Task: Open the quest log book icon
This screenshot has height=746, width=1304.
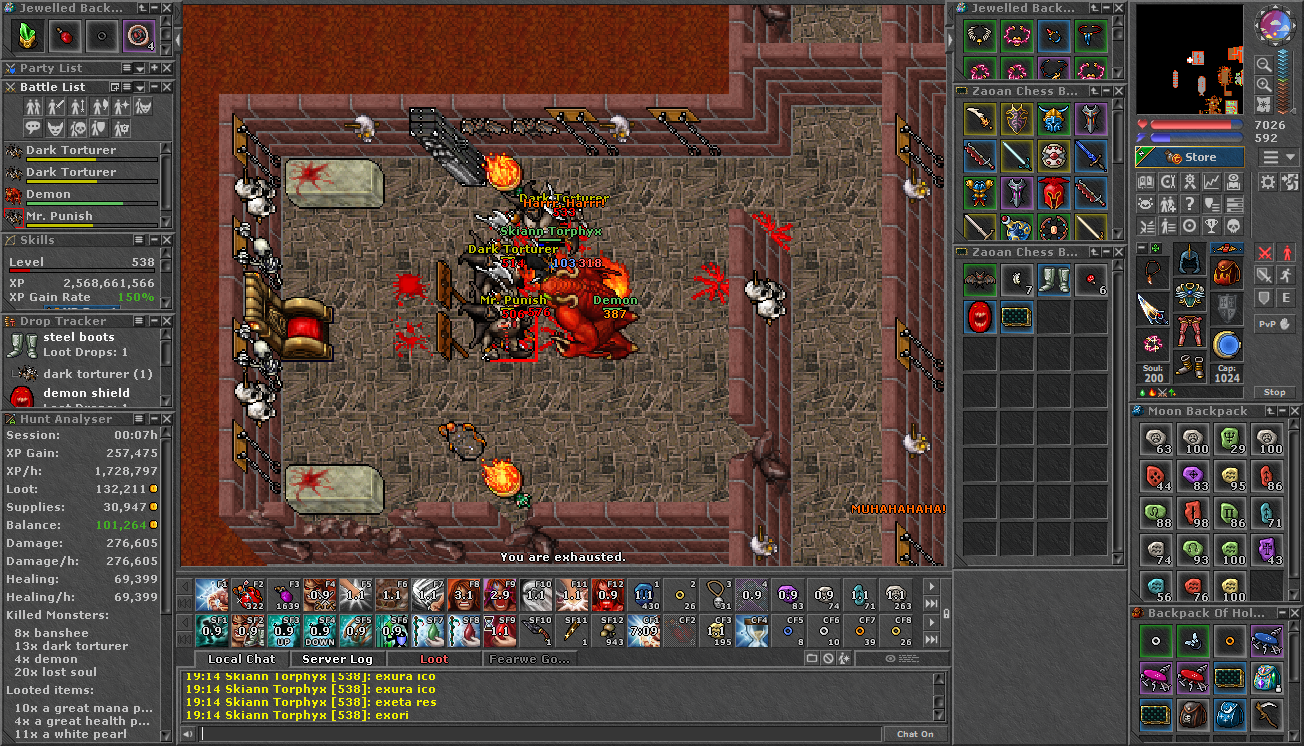Action: click(1146, 182)
